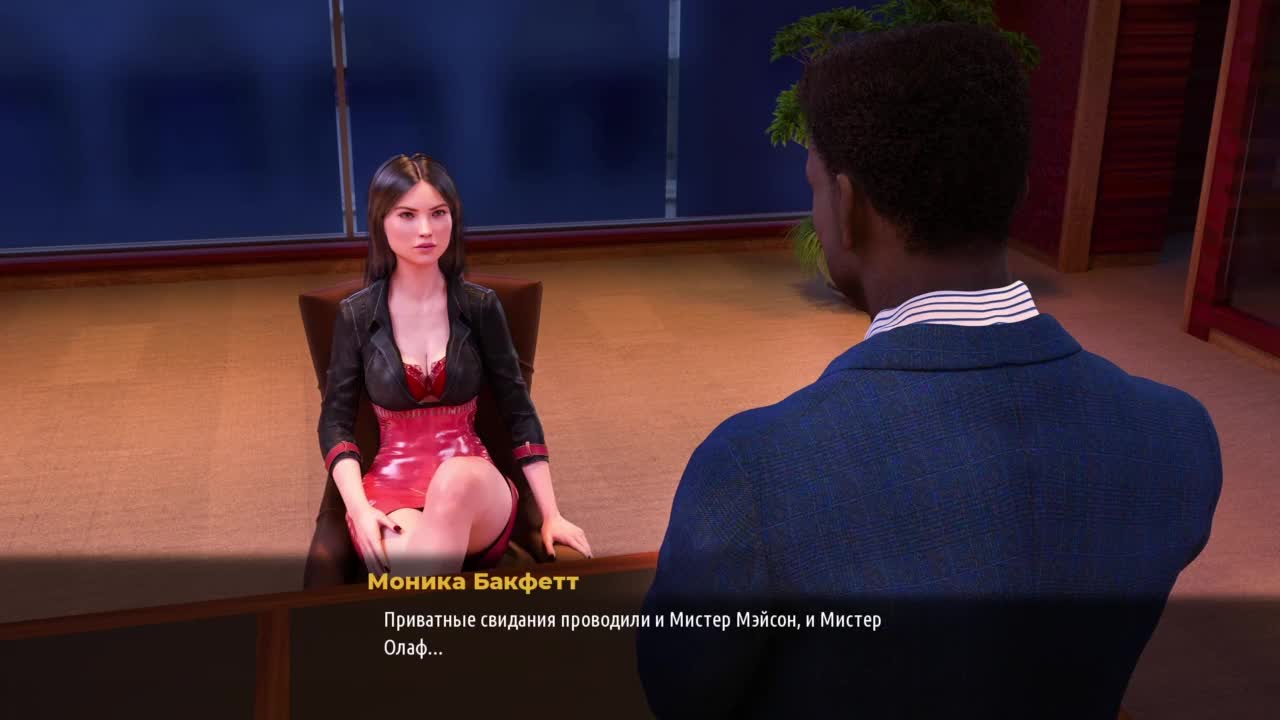Click Monika's dialogue text box to continue
Image resolution: width=1280 pixels, height=720 pixels.
point(632,634)
